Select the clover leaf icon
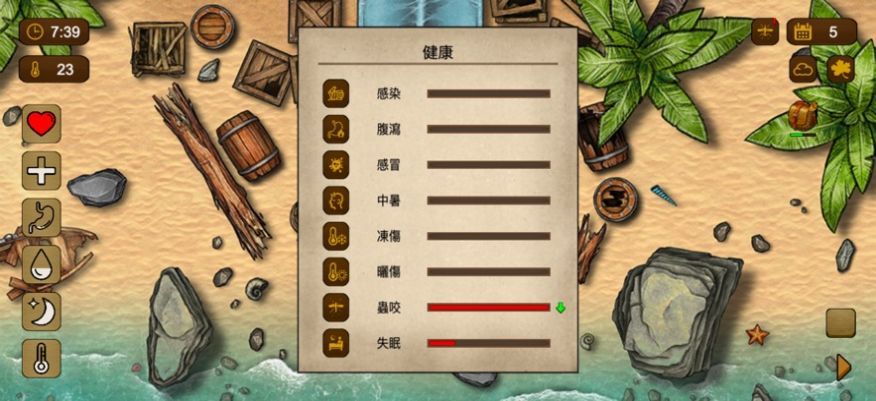 840,69
